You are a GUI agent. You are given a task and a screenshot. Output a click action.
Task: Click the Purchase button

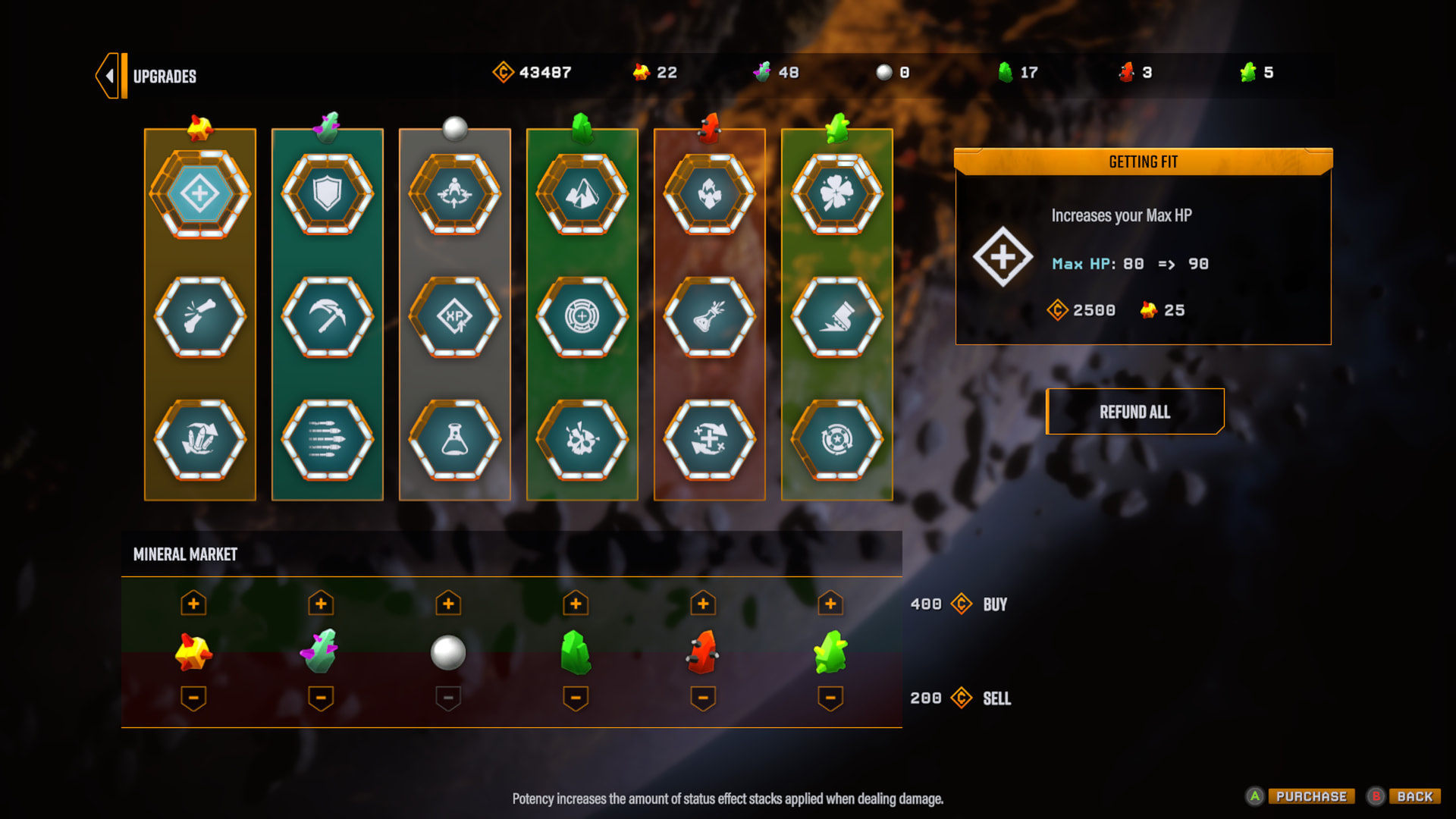click(x=1310, y=796)
